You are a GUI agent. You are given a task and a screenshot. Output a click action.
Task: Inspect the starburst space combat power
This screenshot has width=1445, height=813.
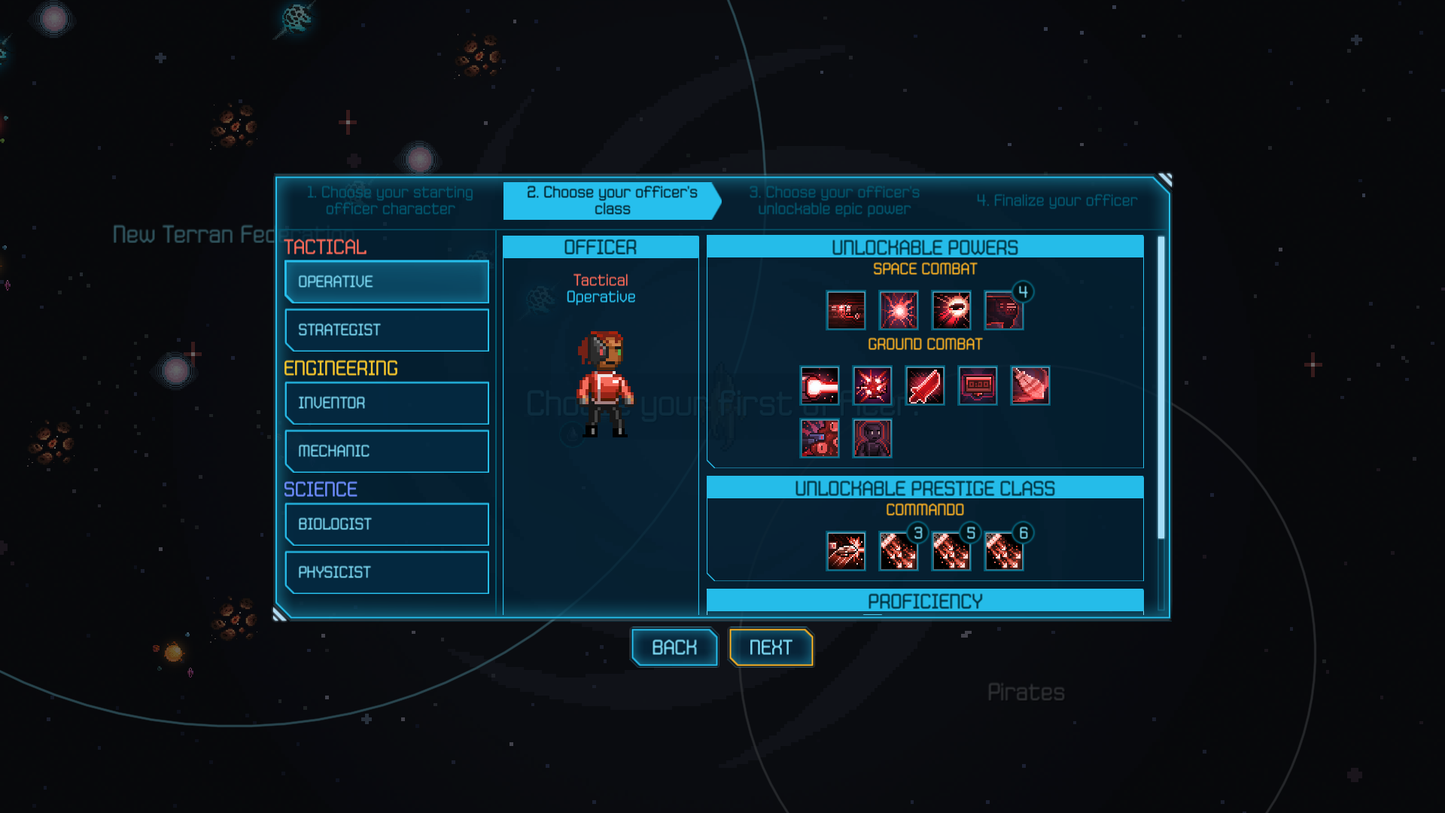898,310
